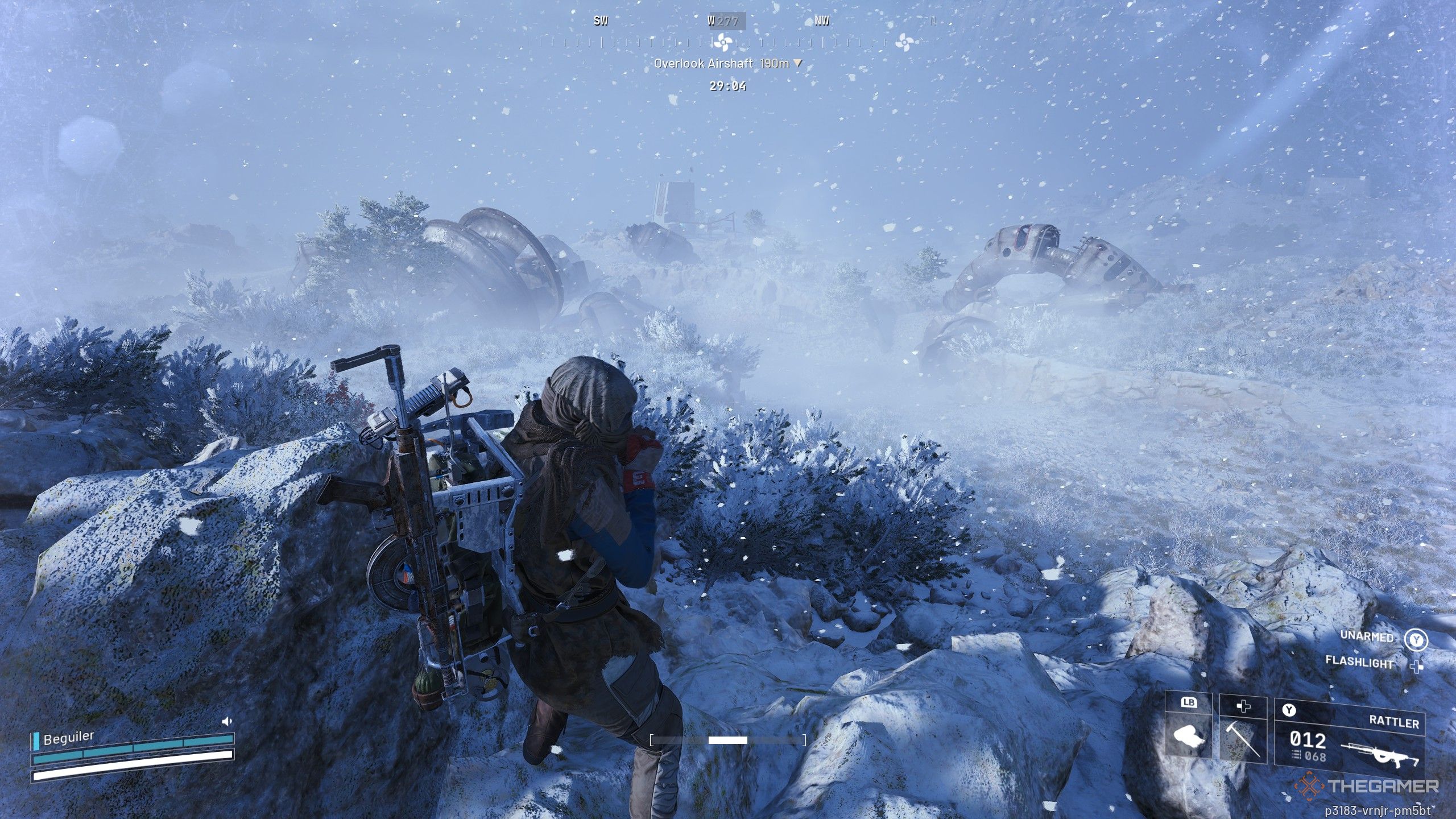Click the wind turbine icon on the compass

click(x=723, y=43)
